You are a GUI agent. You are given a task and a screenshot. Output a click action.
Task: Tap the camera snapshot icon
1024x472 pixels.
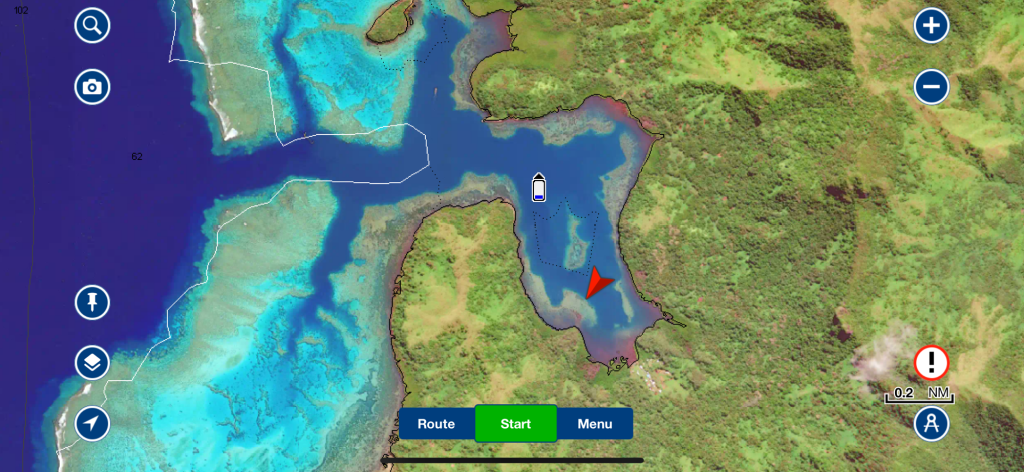pos(92,87)
